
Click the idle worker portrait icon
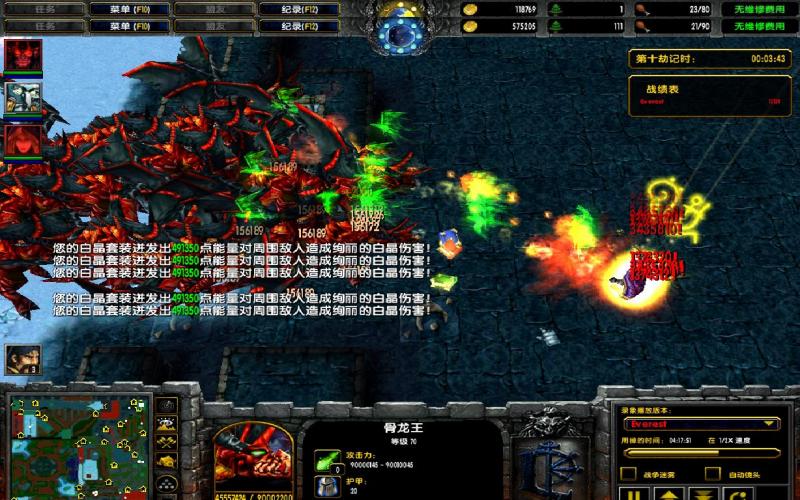click(x=20, y=358)
